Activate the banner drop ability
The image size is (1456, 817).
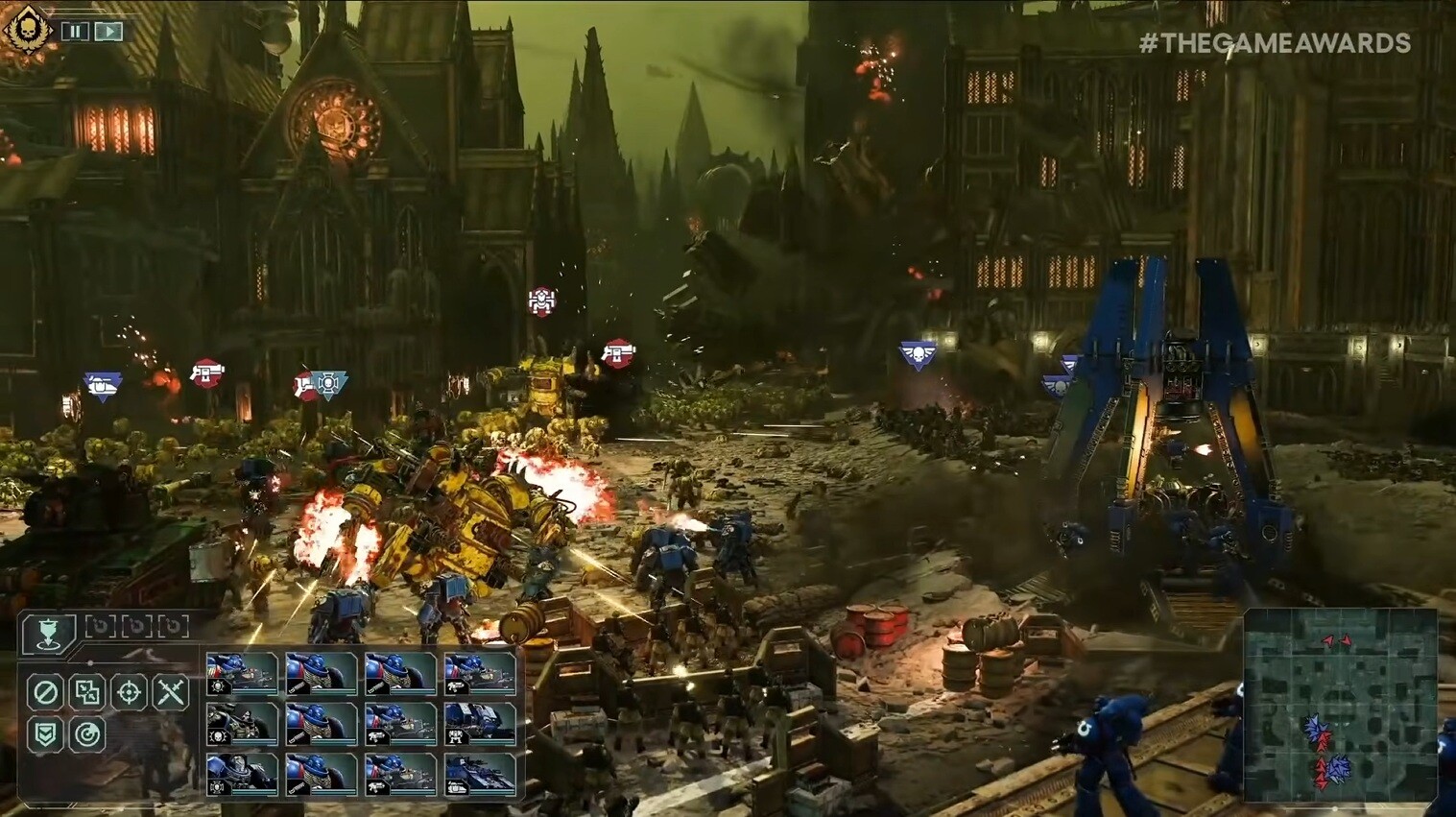pyautogui.click(x=48, y=634)
